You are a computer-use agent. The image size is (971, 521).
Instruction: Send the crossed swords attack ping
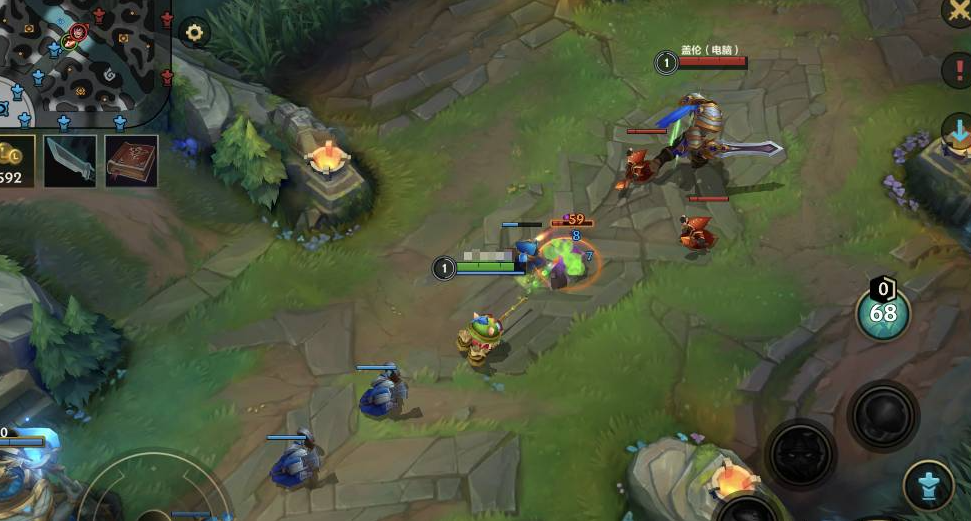pos(958,10)
